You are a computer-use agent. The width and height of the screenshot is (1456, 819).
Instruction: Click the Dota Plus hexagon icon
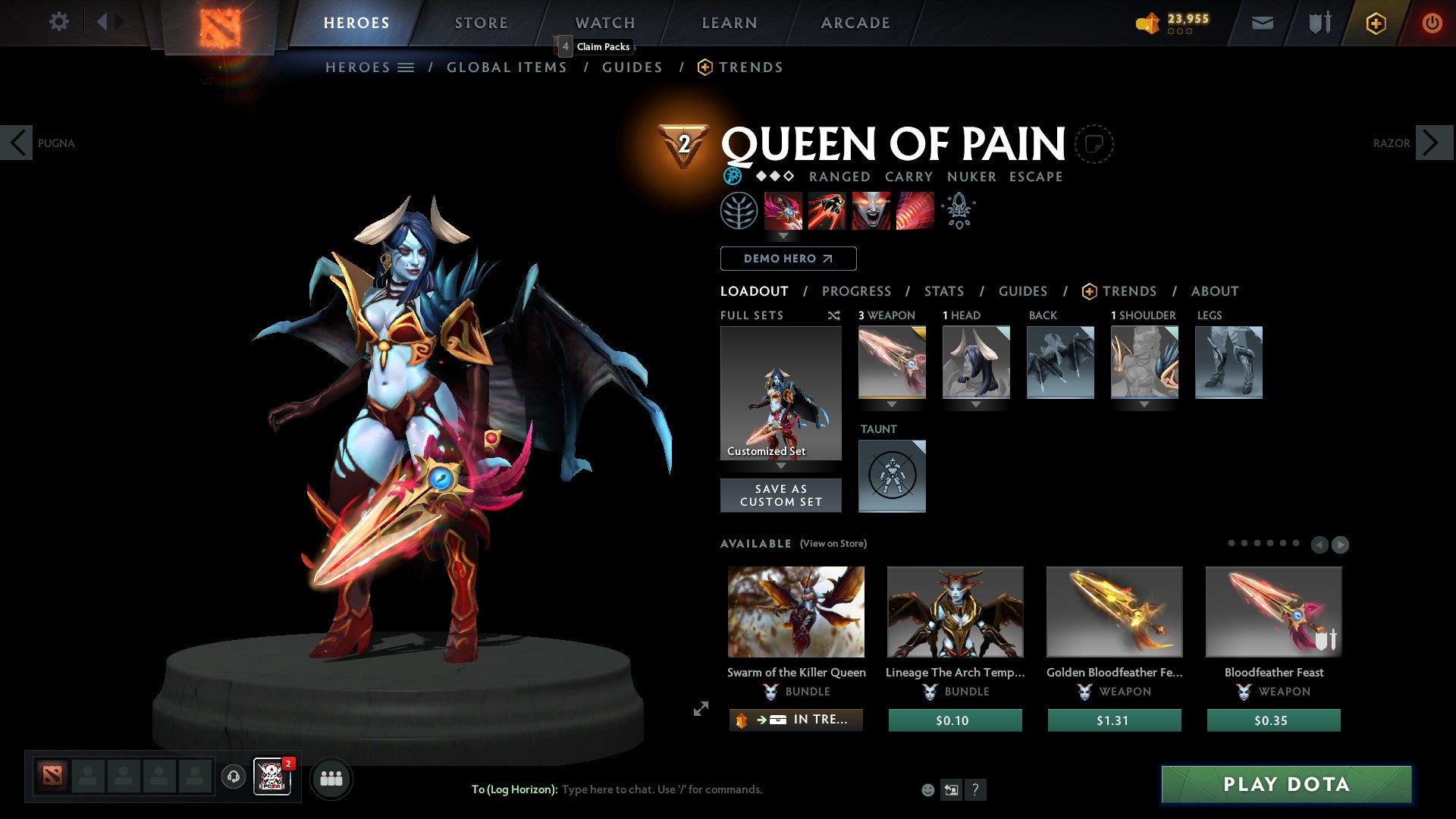coord(1376,23)
